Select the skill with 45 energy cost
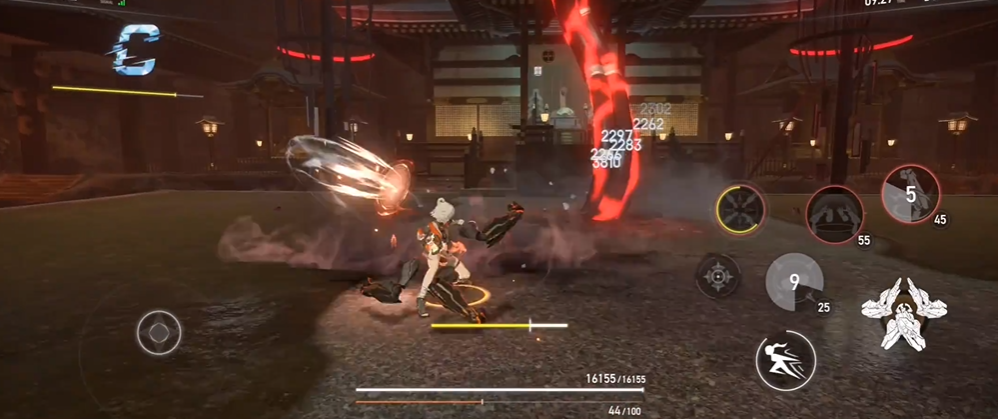Screen dimensions: 998x419 [910, 194]
